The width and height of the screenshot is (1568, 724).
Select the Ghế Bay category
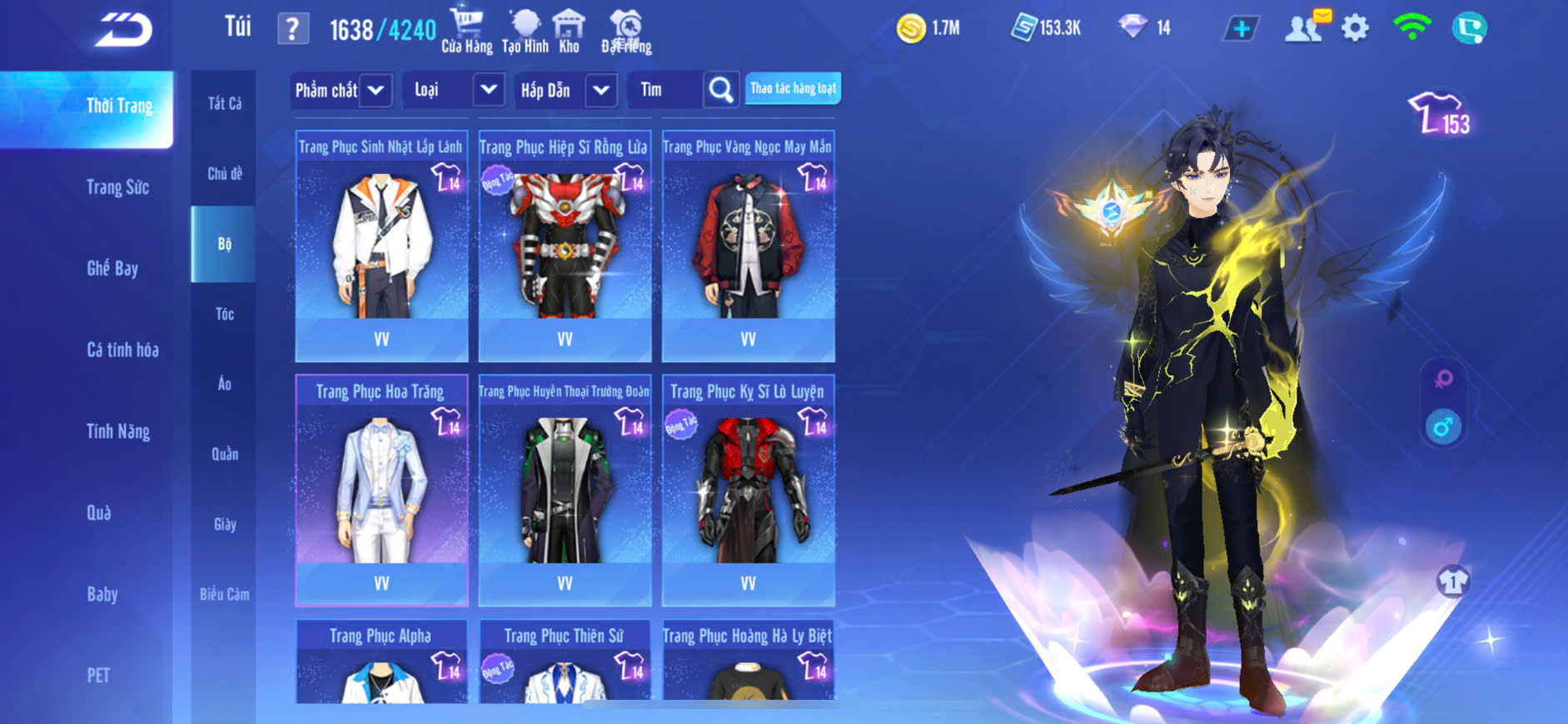click(112, 268)
